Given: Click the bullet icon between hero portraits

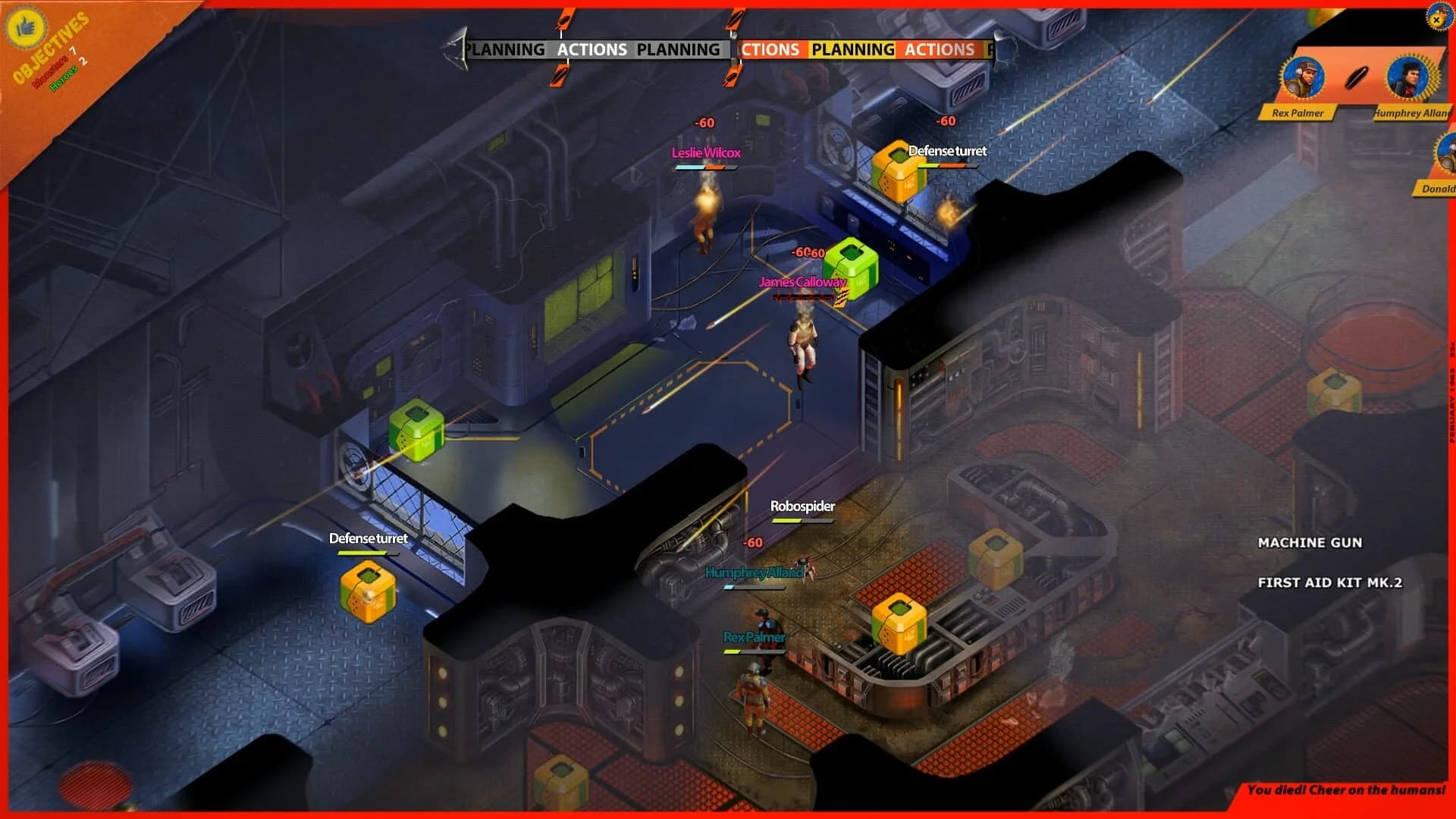Looking at the screenshot, I should (1358, 76).
